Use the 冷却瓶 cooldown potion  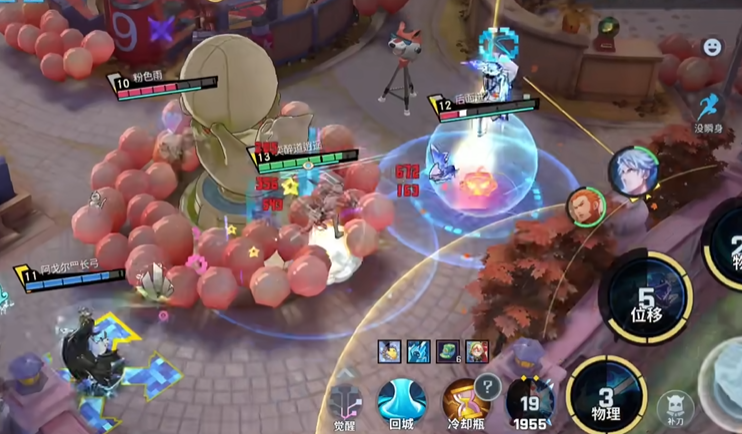pos(462,402)
